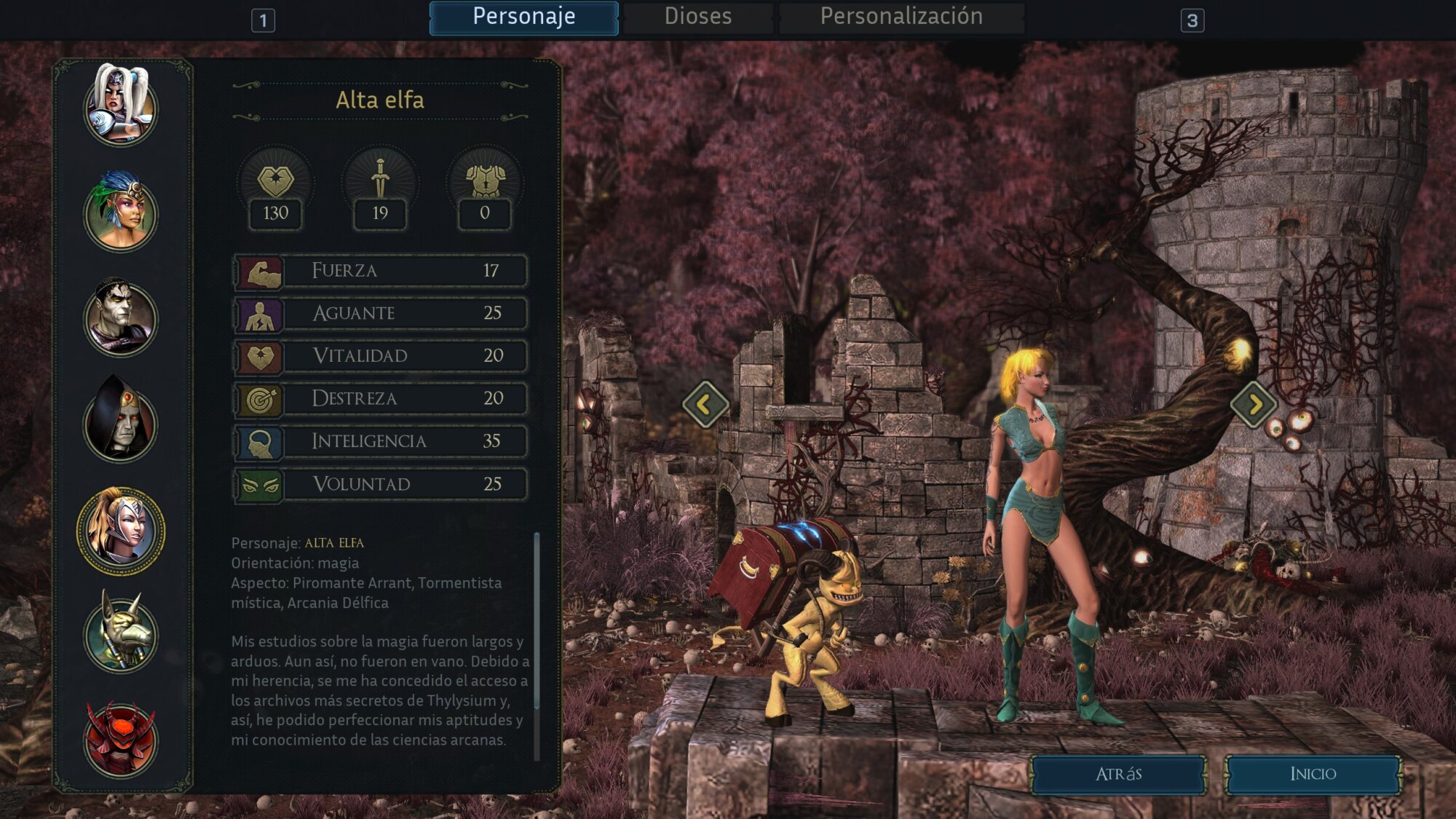Click the Voluntad attribute row
Image resolution: width=1456 pixels, height=819 pixels.
380,484
